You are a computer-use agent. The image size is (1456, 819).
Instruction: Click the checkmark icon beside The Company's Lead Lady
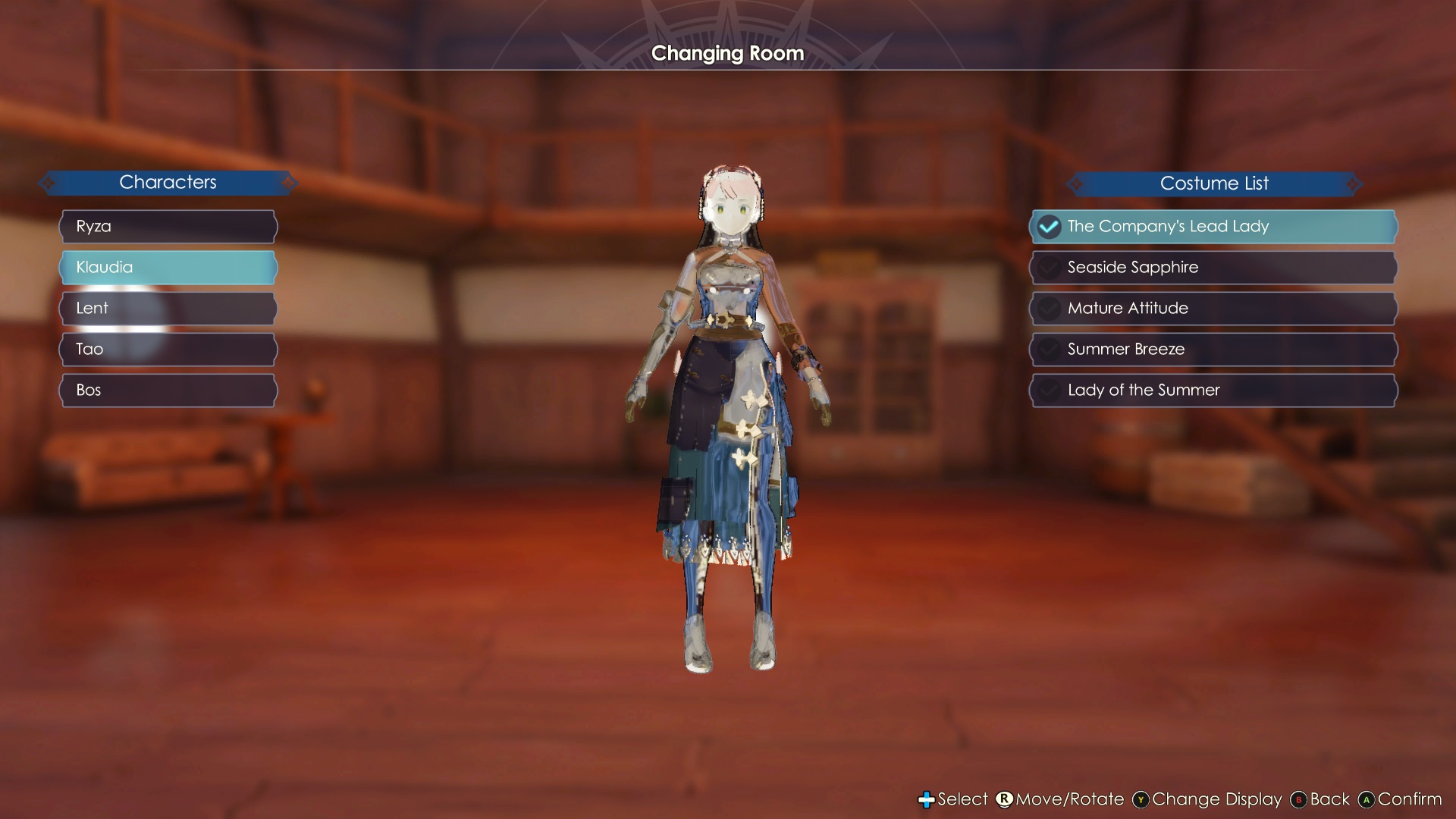tap(1049, 226)
